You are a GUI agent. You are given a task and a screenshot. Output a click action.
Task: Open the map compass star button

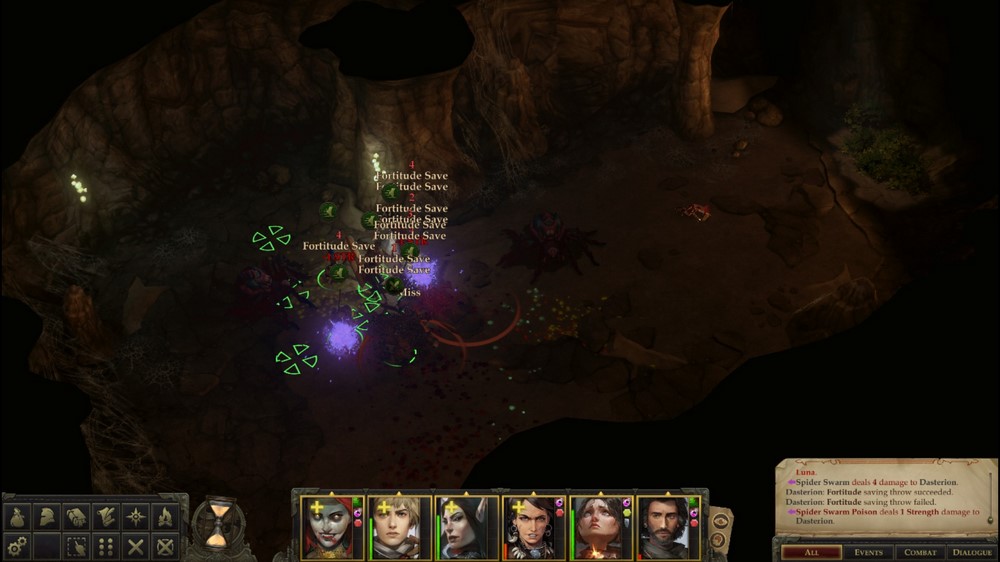click(136, 517)
